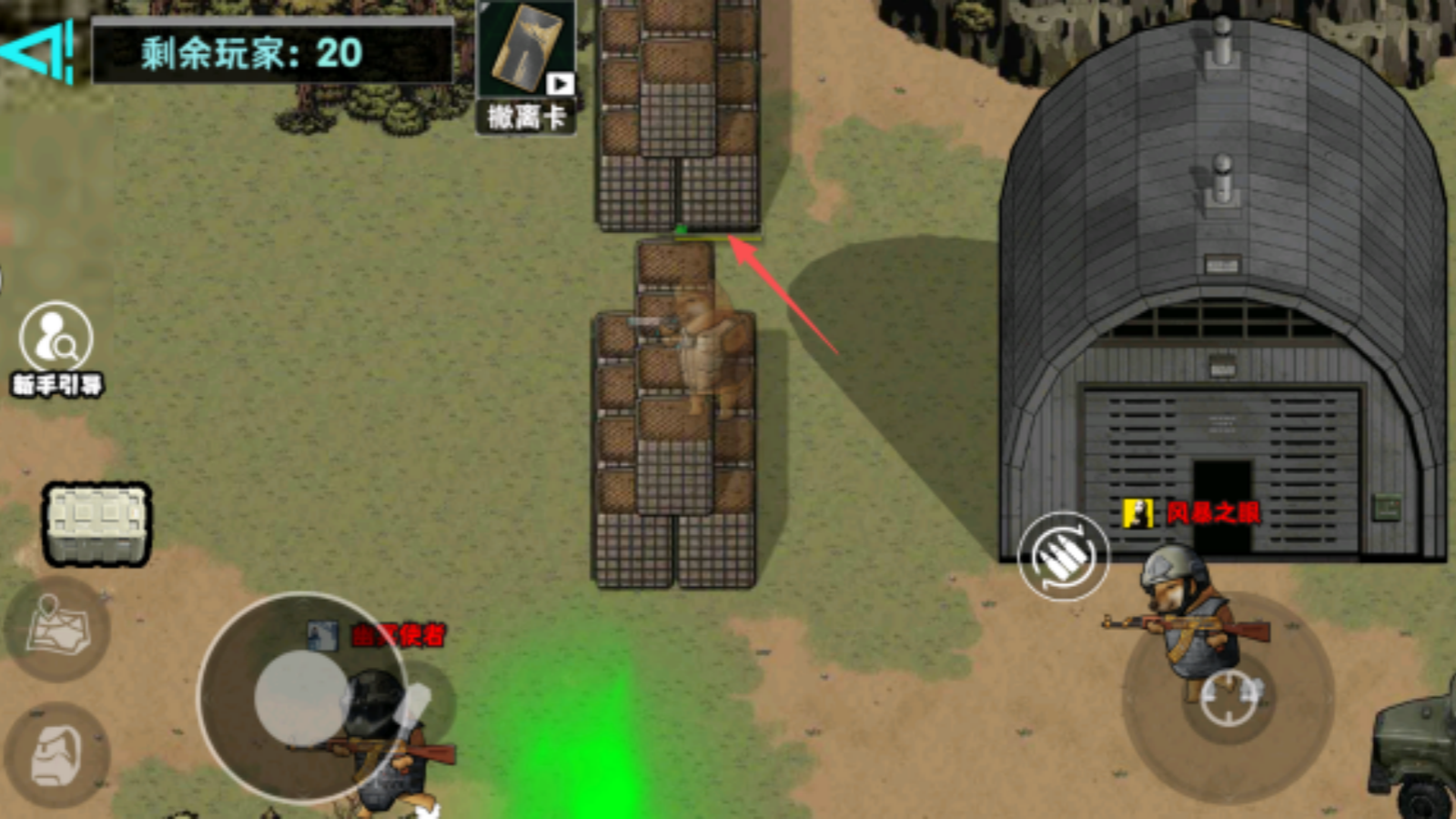Open the backpack inventory
Viewport: 1456px width, 819px height.
(56, 755)
